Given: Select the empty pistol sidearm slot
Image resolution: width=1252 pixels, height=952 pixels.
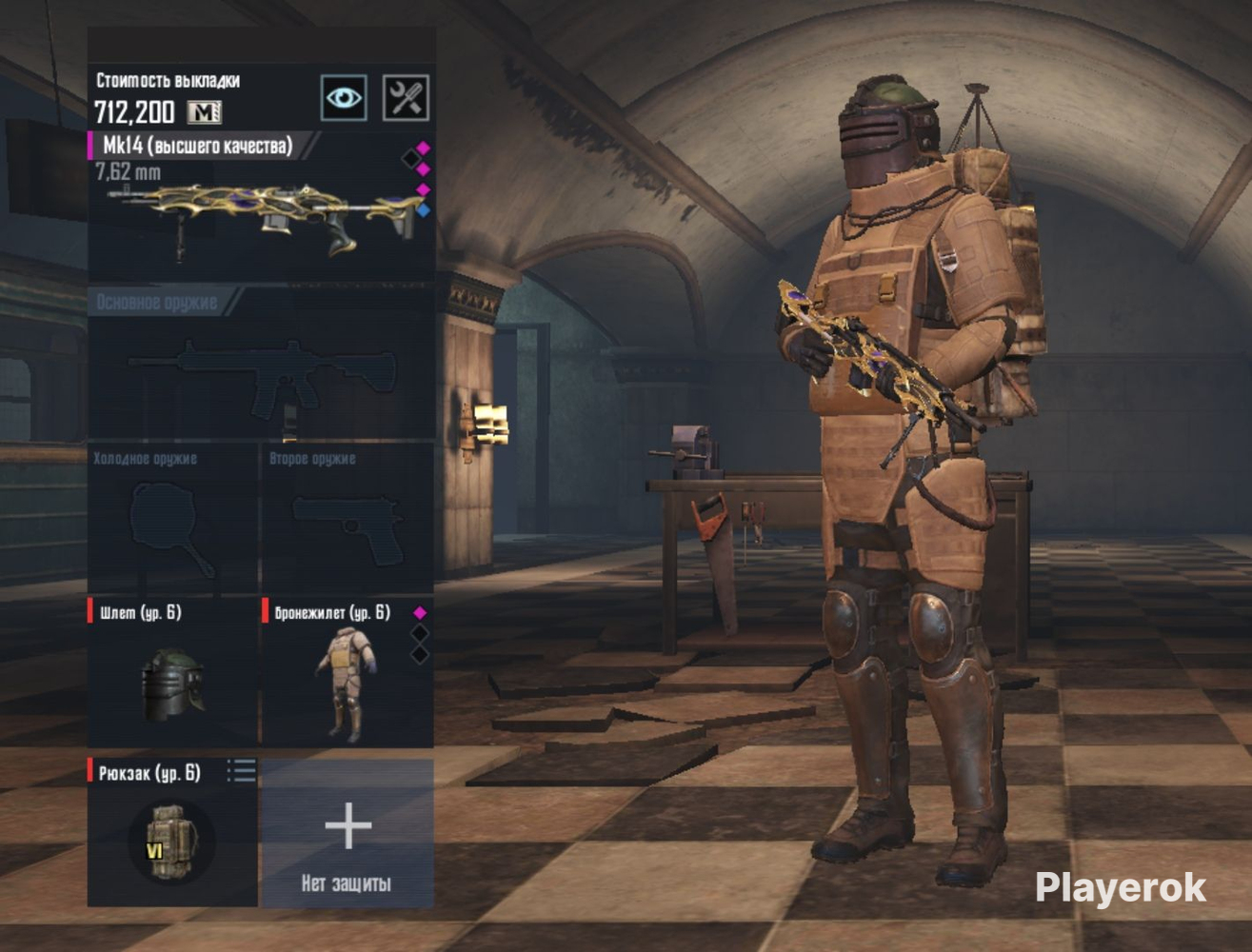Looking at the screenshot, I should pyautogui.click(x=348, y=522).
